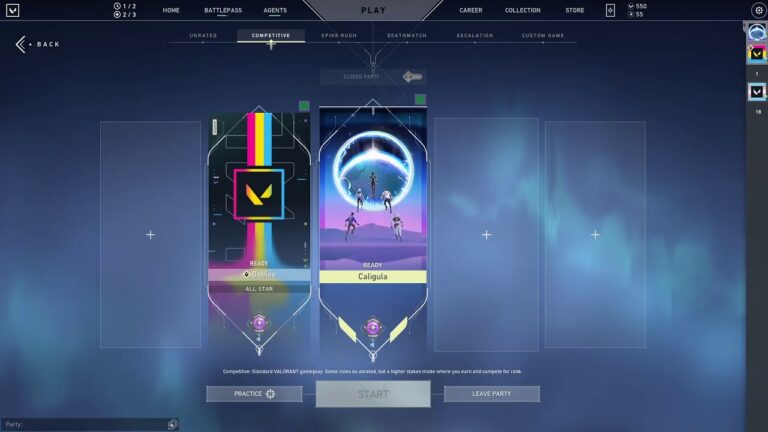Toggle the Closed Party switch
The width and height of the screenshot is (768, 432).
[413, 77]
